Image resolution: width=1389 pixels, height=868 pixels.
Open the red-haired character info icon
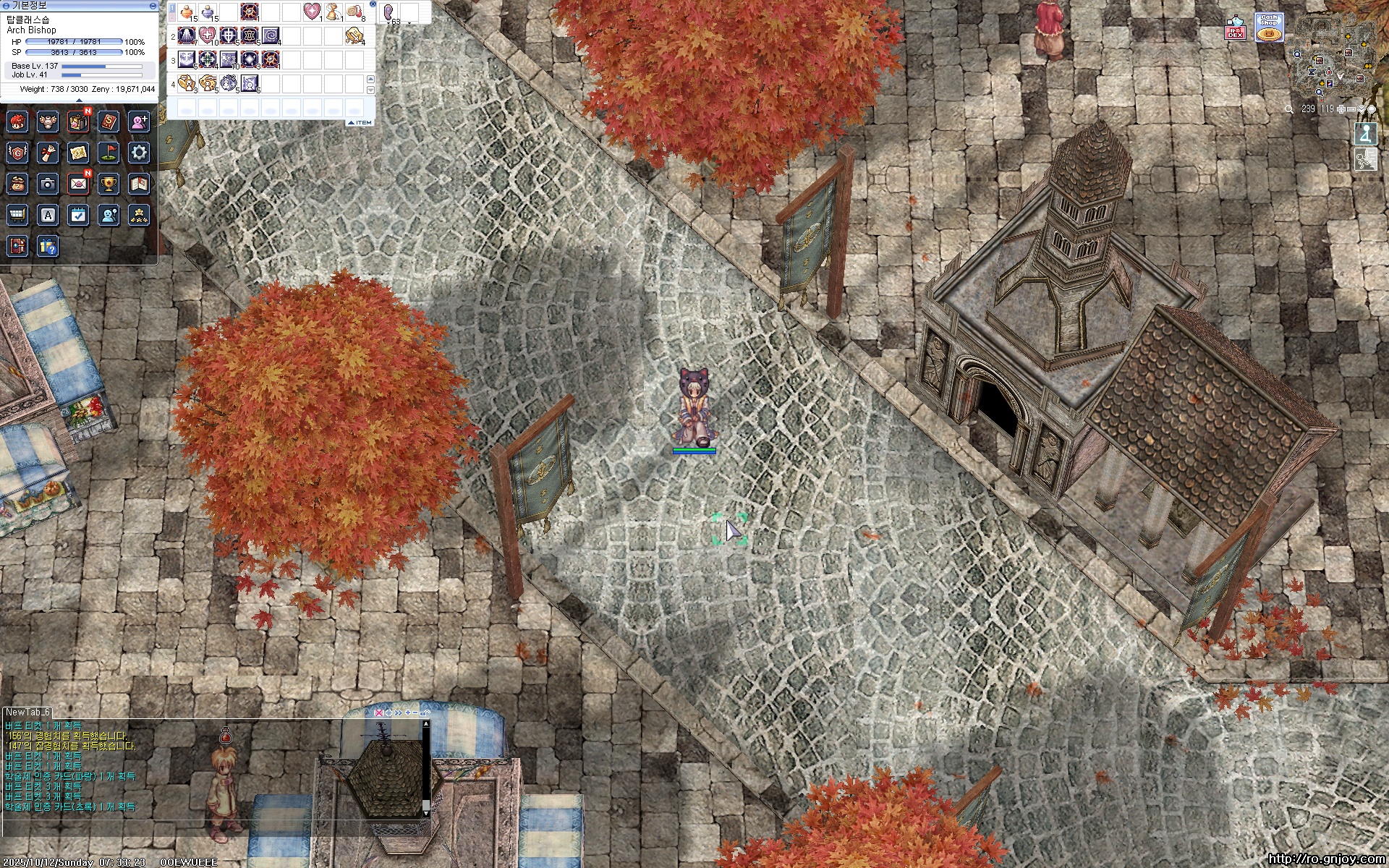[17, 122]
